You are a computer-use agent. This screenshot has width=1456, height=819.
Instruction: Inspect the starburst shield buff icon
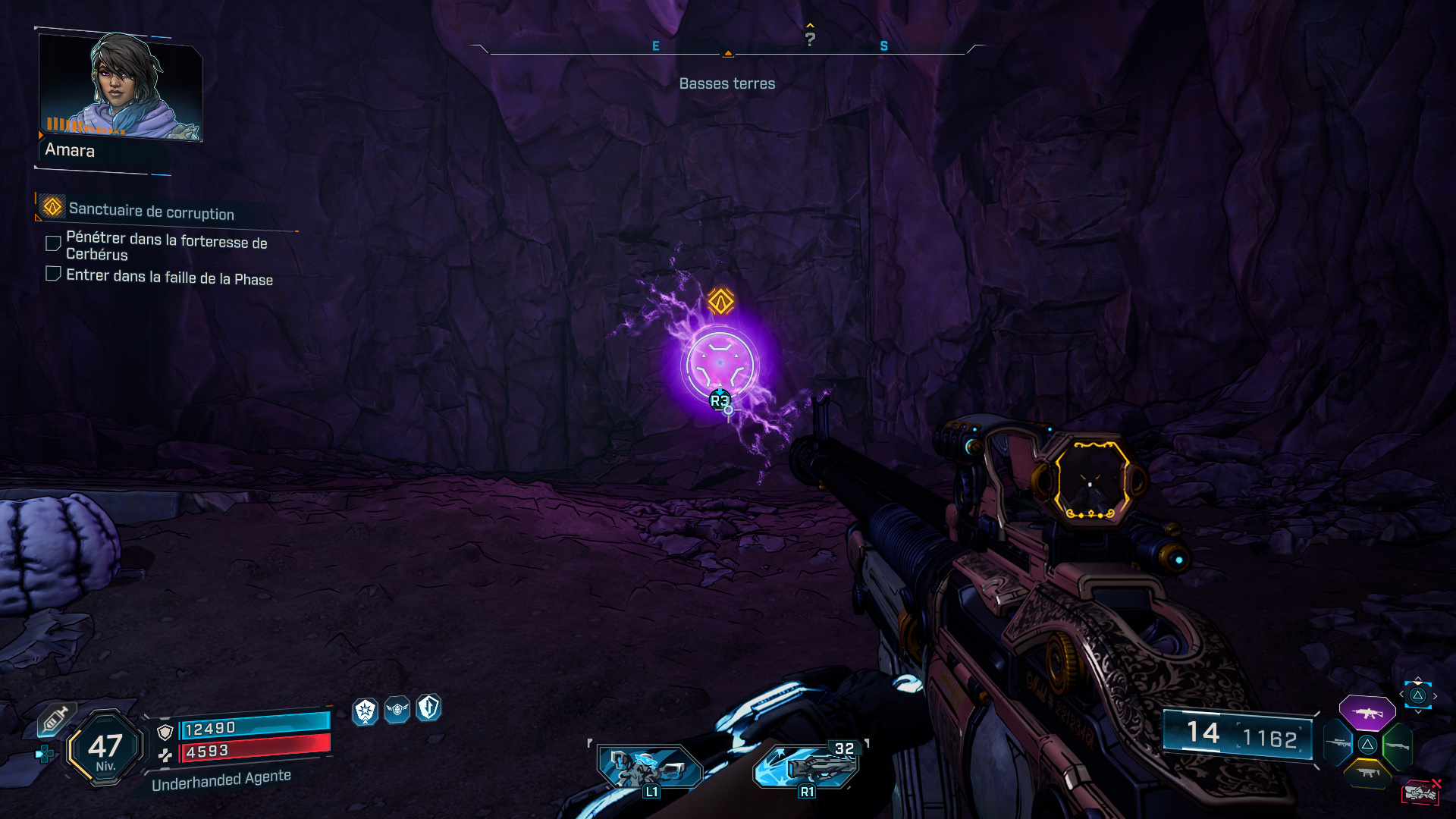tap(366, 711)
